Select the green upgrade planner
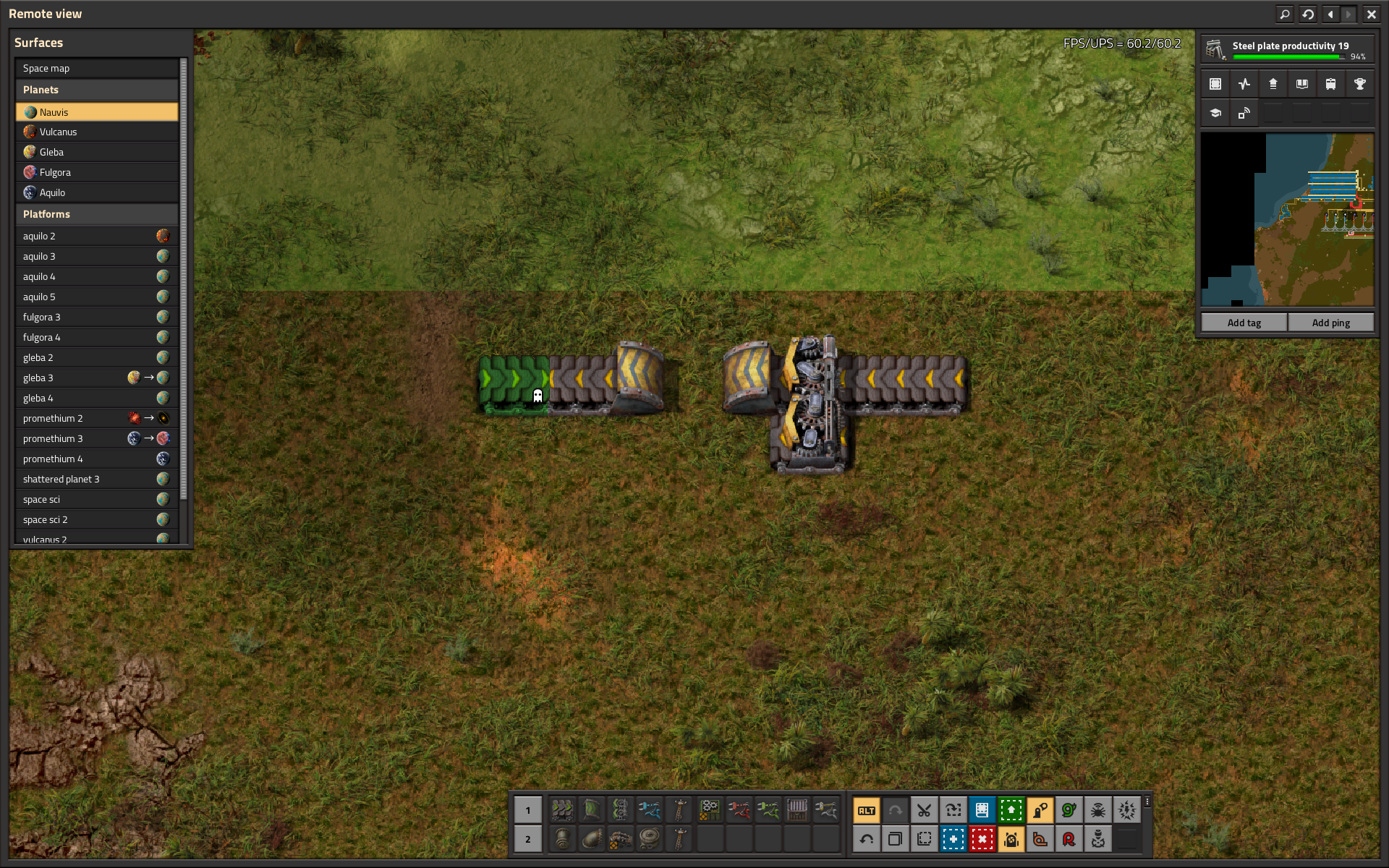The width and height of the screenshot is (1389, 868). click(x=1011, y=810)
